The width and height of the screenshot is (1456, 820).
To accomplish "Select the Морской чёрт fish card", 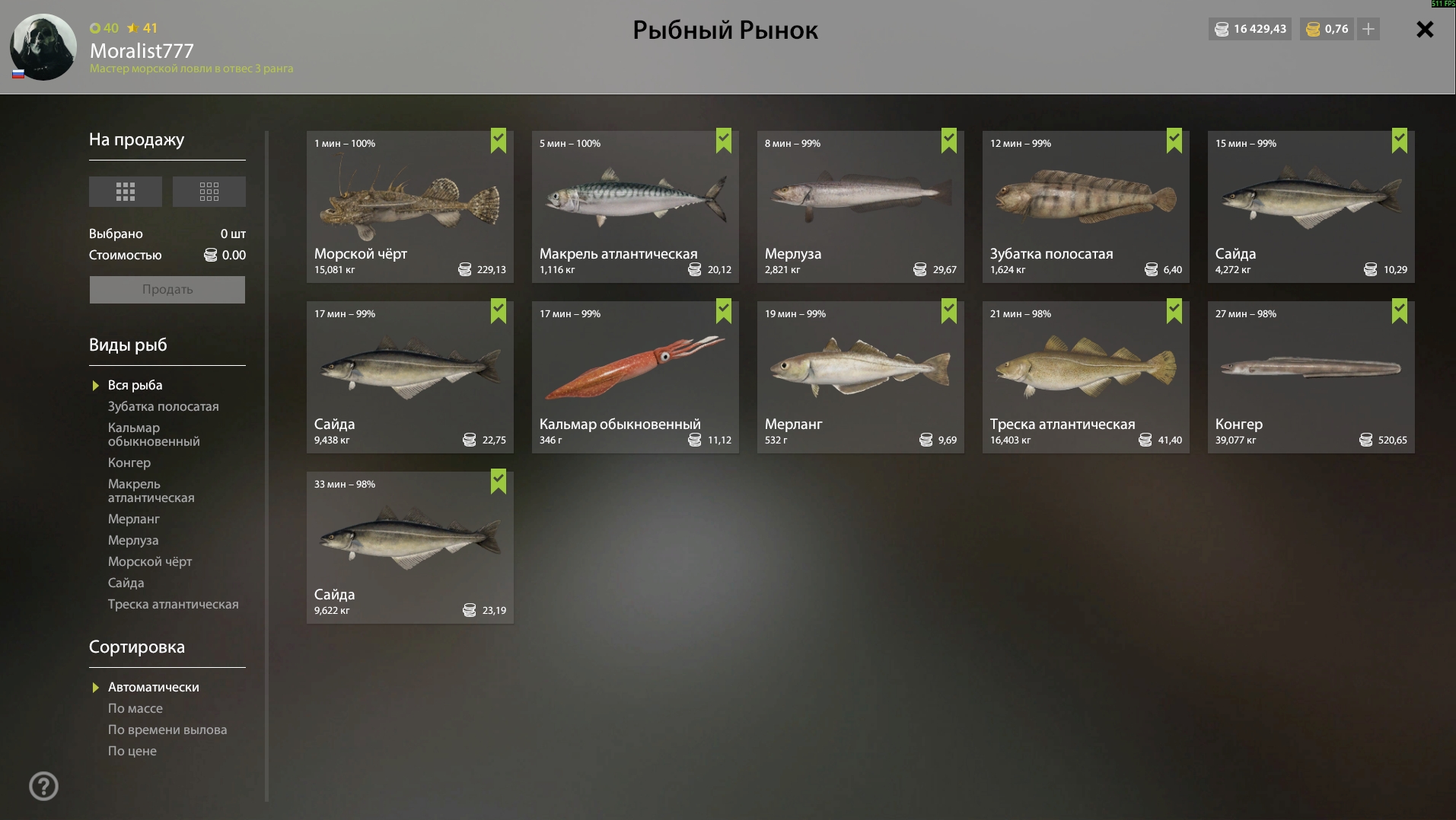I will (409, 206).
